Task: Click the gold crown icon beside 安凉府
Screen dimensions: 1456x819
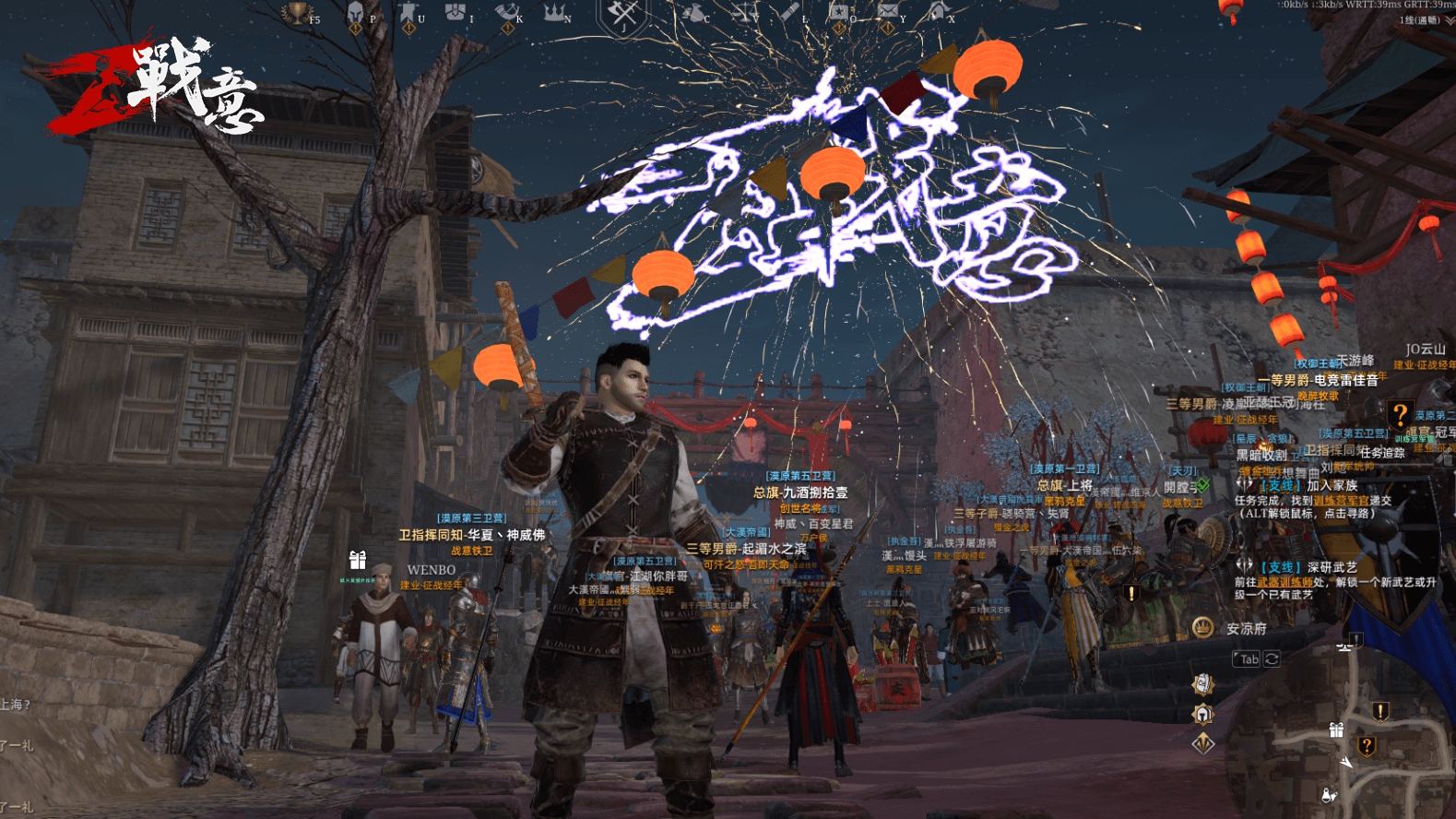Action: 1202,628
